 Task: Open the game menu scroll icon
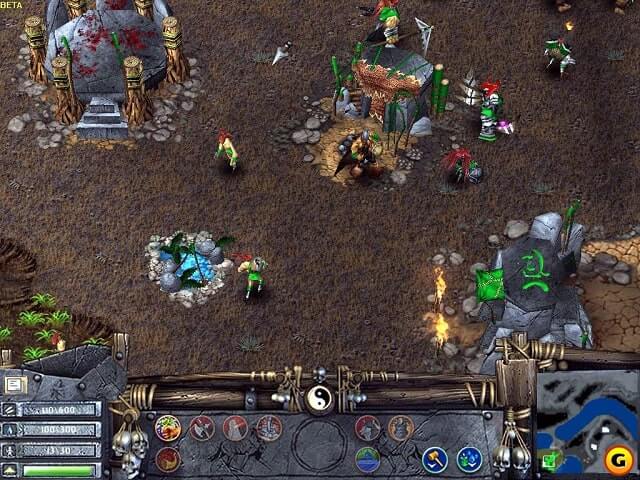pyautogui.click(x=14, y=384)
